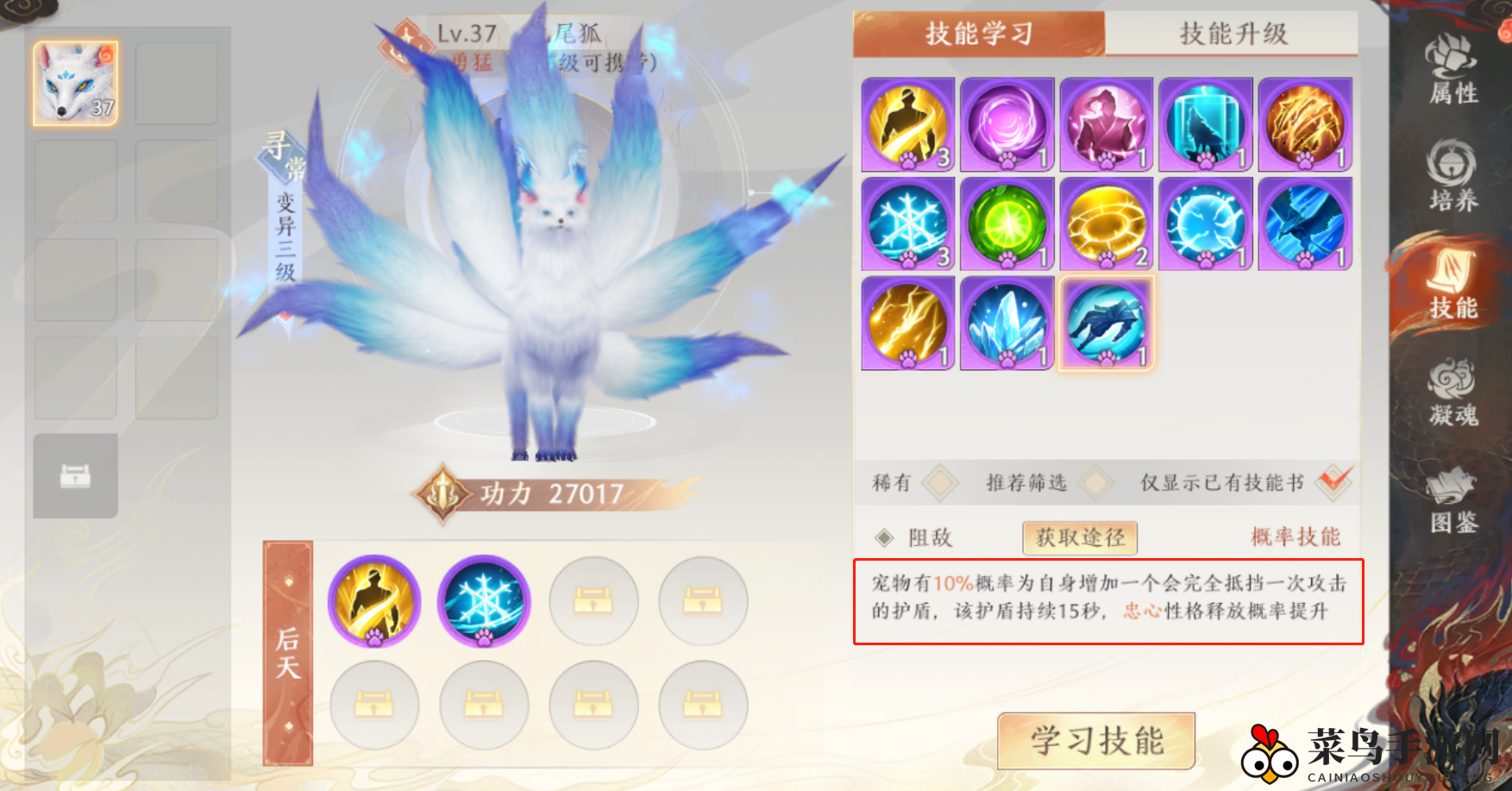Open the ice crystal skill icon
The image size is (1512, 791).
click(1007, 322)
